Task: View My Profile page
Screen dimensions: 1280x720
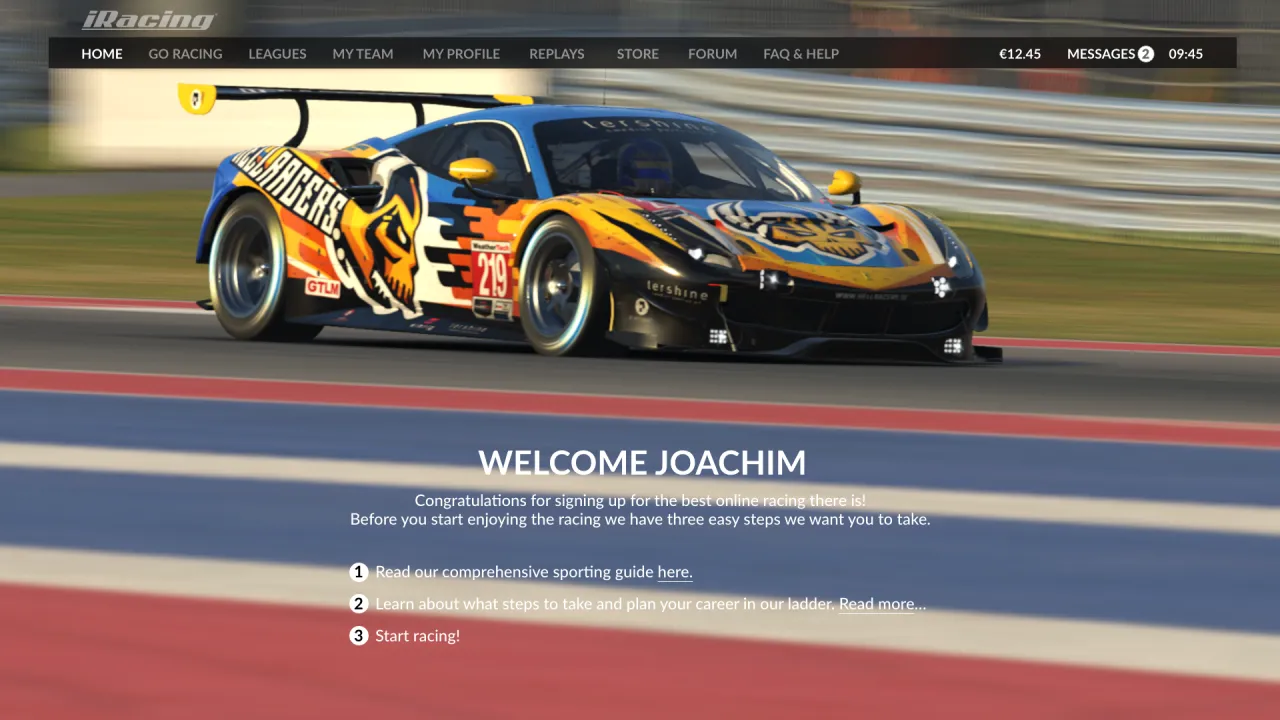Action: click(x=461, y=54)
